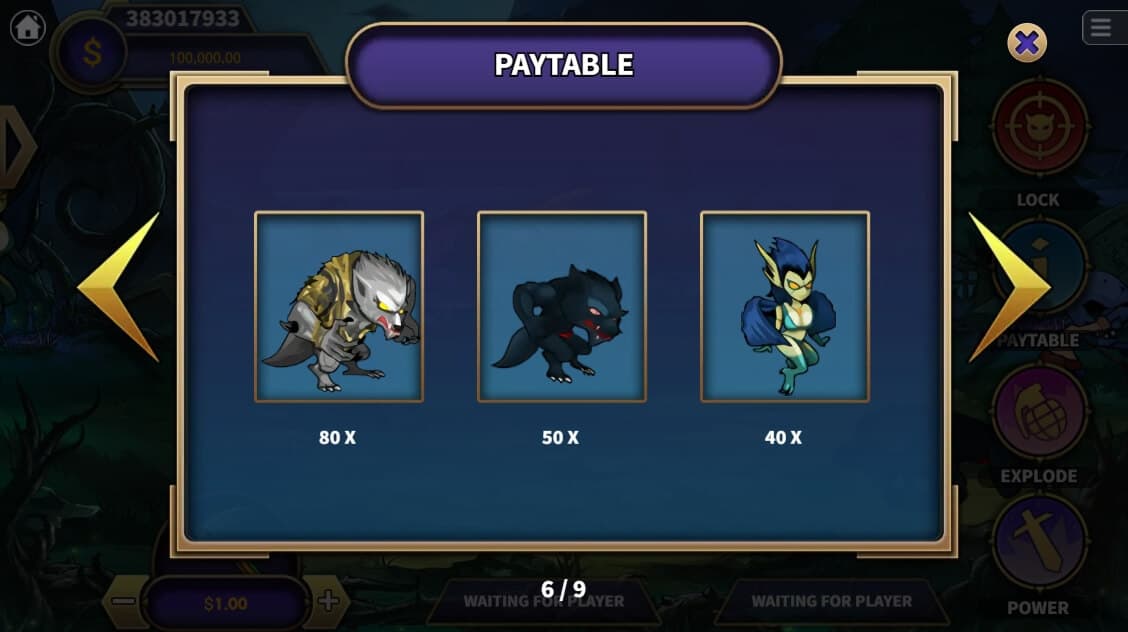Decrease the bet with the minus button
This screenshot has width=1128, height=632.
[123, 602]
